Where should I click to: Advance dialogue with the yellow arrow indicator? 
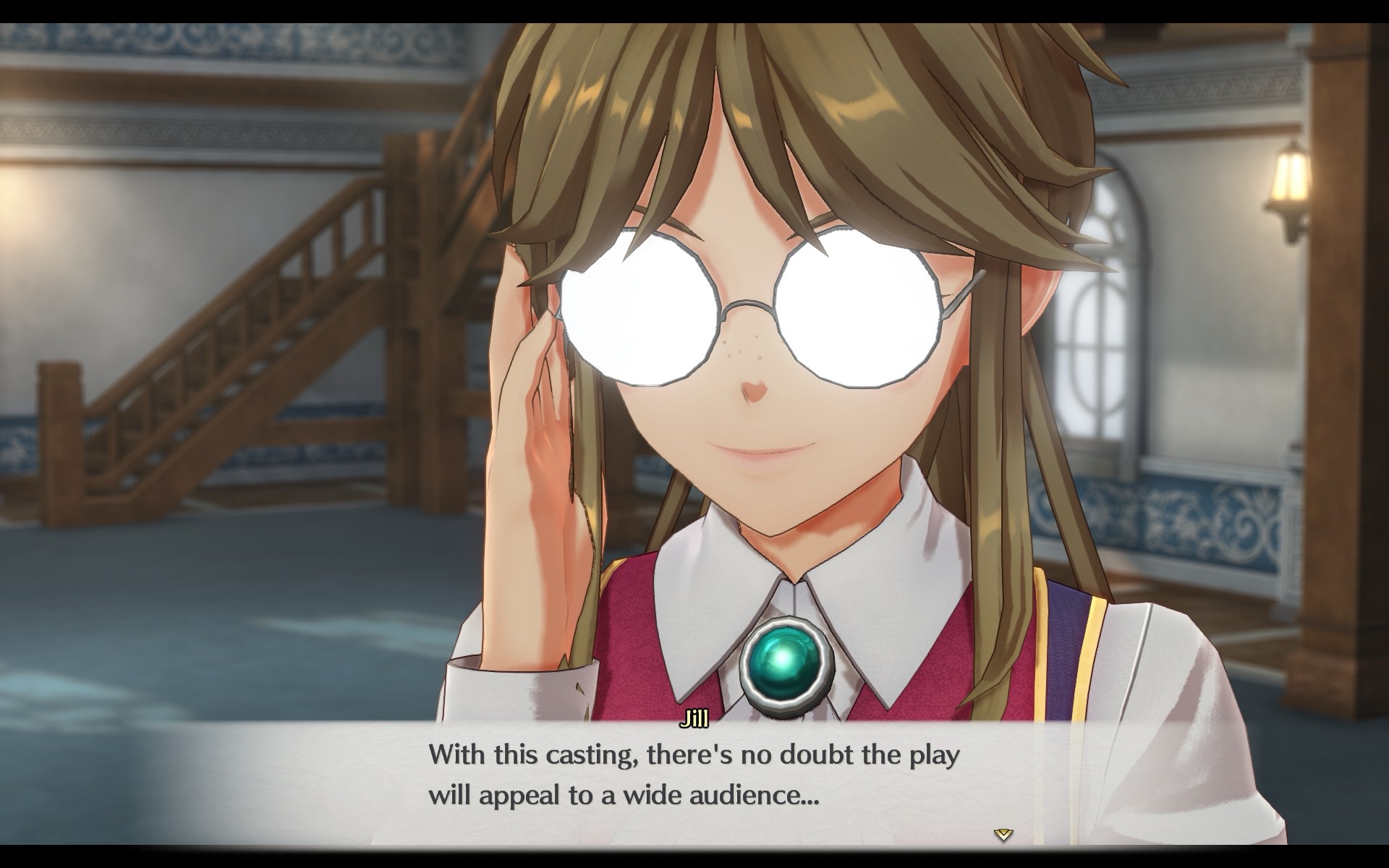[x=1003, y=835]
